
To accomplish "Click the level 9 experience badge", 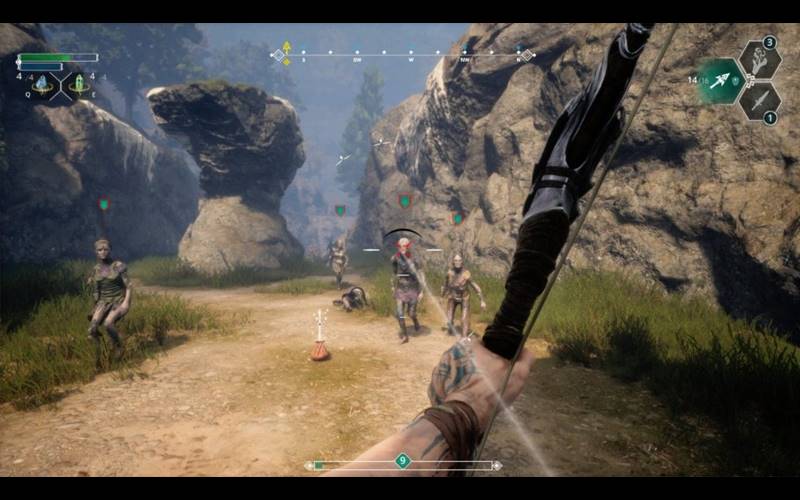I will (402, 461).
